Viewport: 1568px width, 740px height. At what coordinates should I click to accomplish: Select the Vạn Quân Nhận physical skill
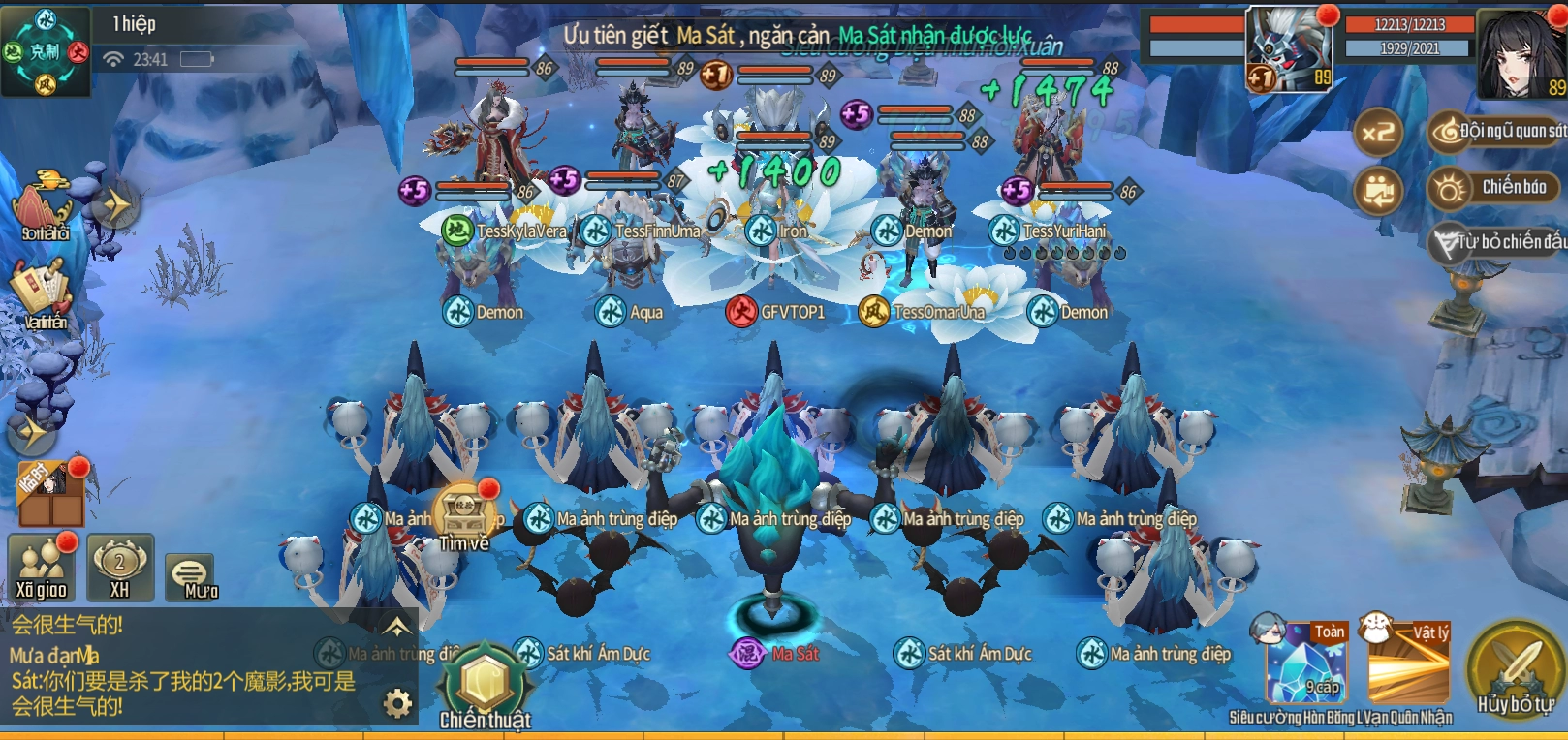point(1408,663)
